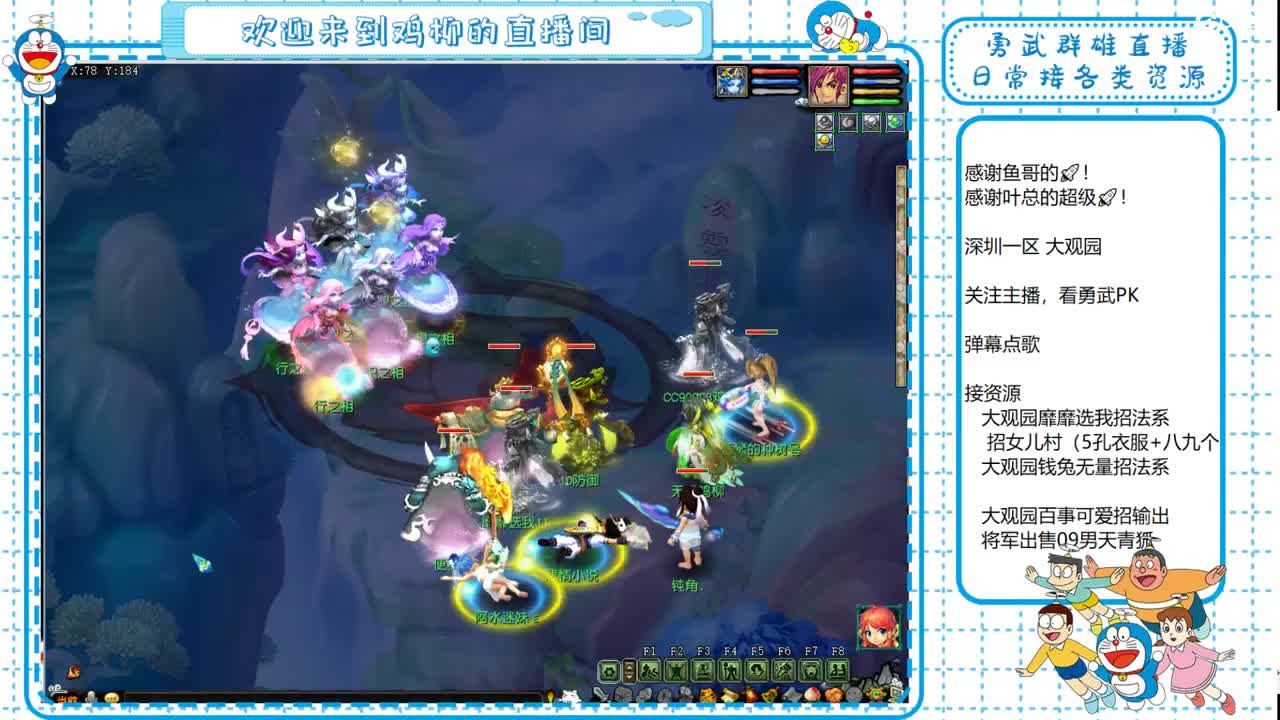
Task: Click the green experience bar under the player frame
Action: (875, 100)
